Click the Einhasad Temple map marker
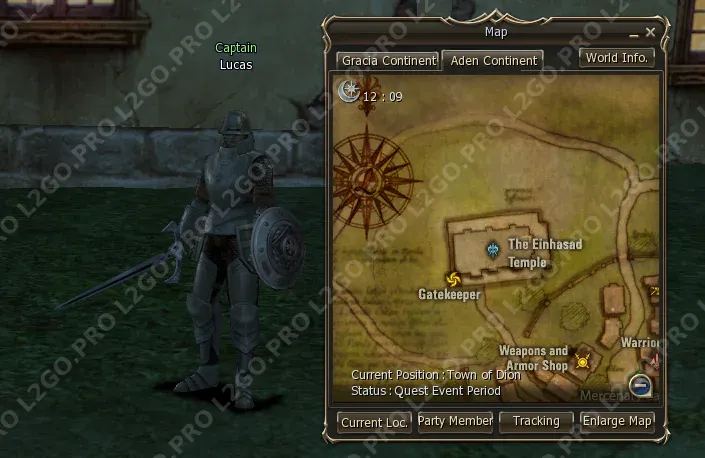 492,249
